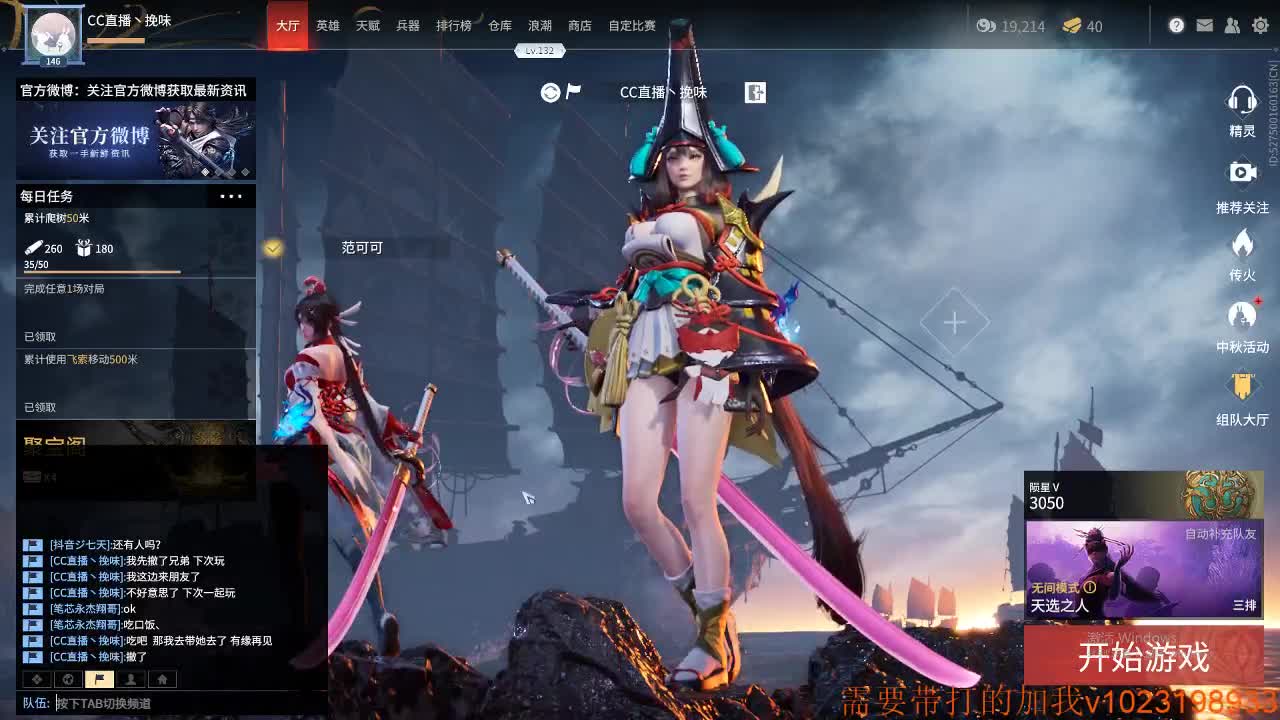Open the 传火 flame event icon
This screenshot has width=1280, height=720.
click(x=1242, y=243)
